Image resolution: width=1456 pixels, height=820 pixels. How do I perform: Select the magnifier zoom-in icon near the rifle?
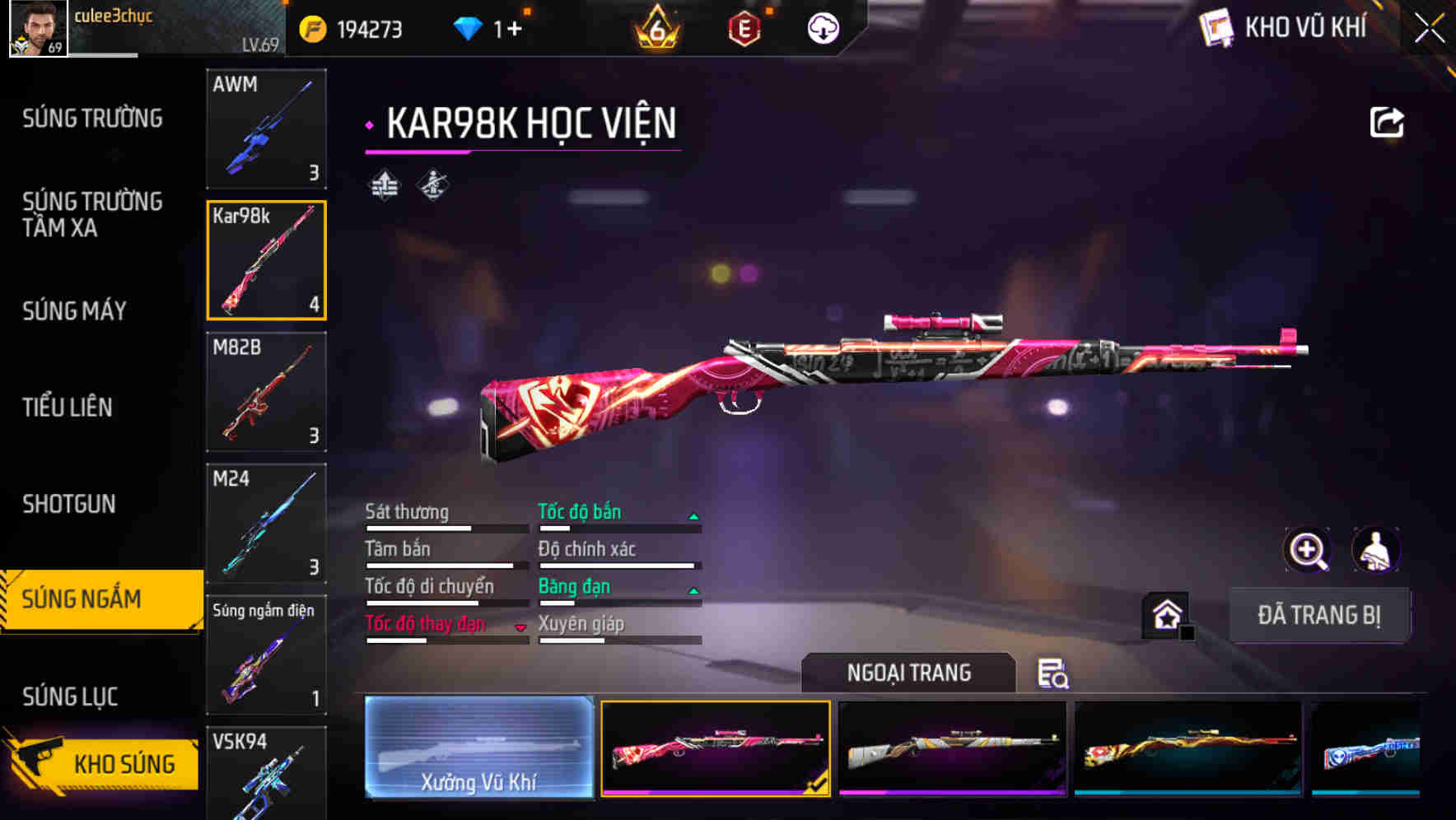coord(1306,549)
